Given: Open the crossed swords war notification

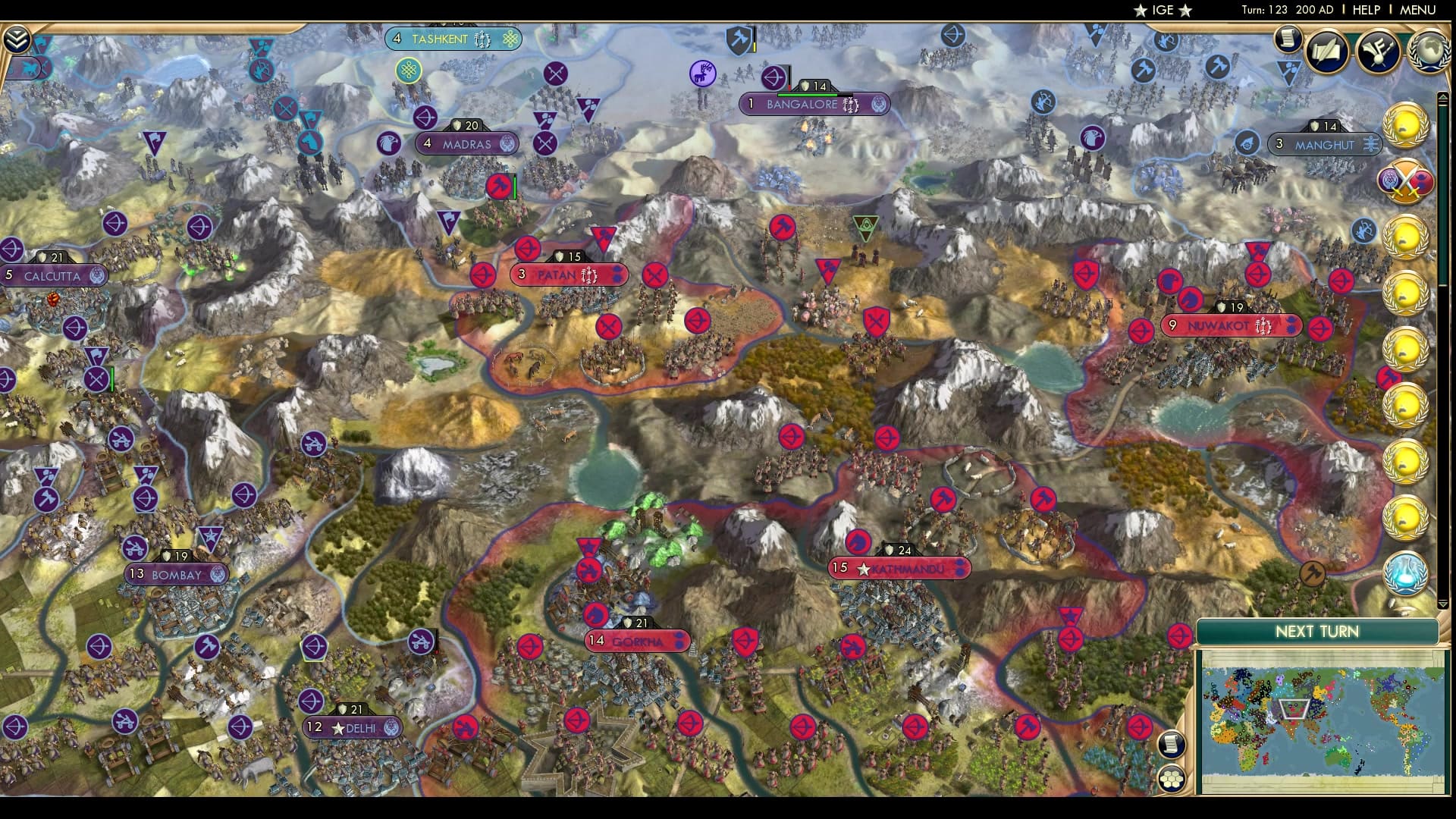Looking at the screenshot, I should click(1405, 182).
